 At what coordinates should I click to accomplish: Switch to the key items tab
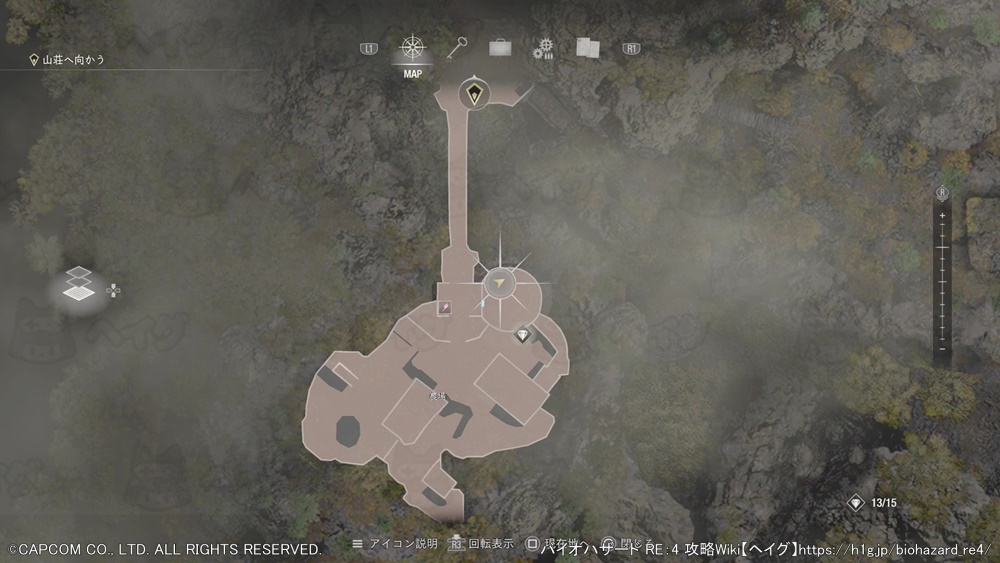[x=458, y=47]
